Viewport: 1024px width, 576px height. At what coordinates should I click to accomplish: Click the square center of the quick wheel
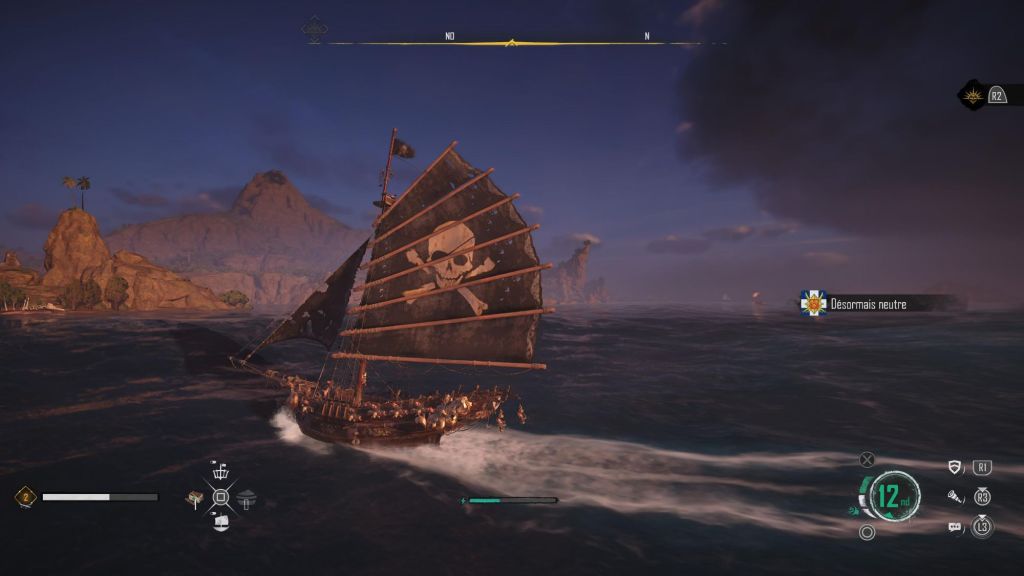[221, 497]
